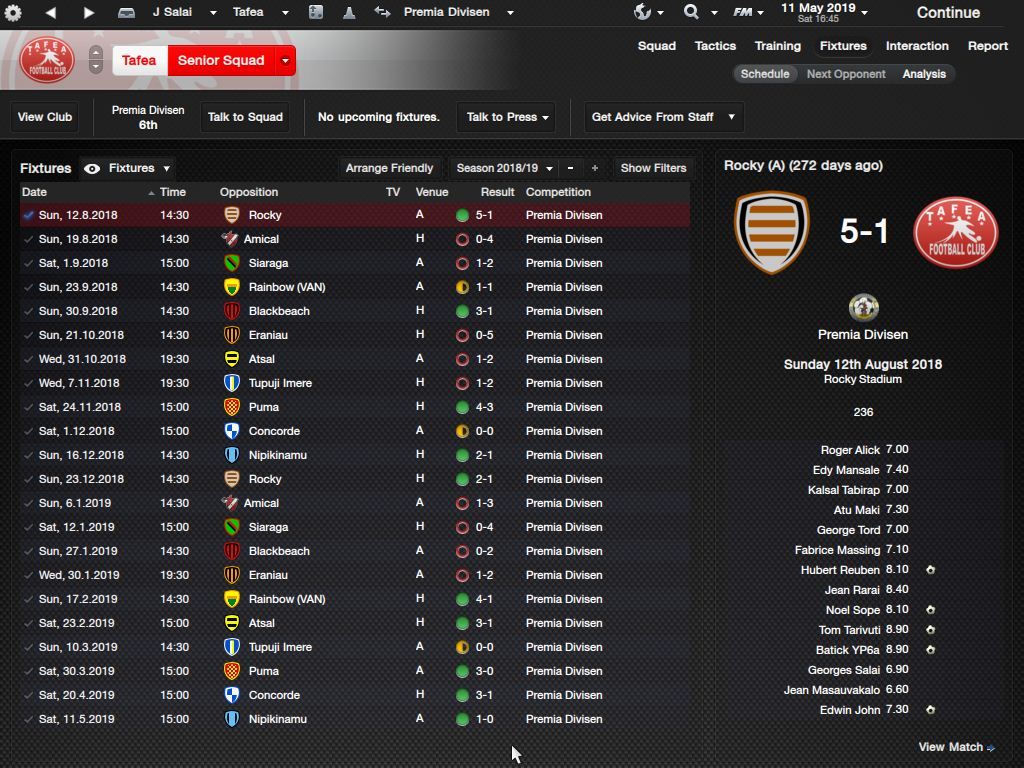Open the Season 2018/19 dropdown
Image resolution: width=1024 pixels, height=768 pixels.
coord(504,168)
